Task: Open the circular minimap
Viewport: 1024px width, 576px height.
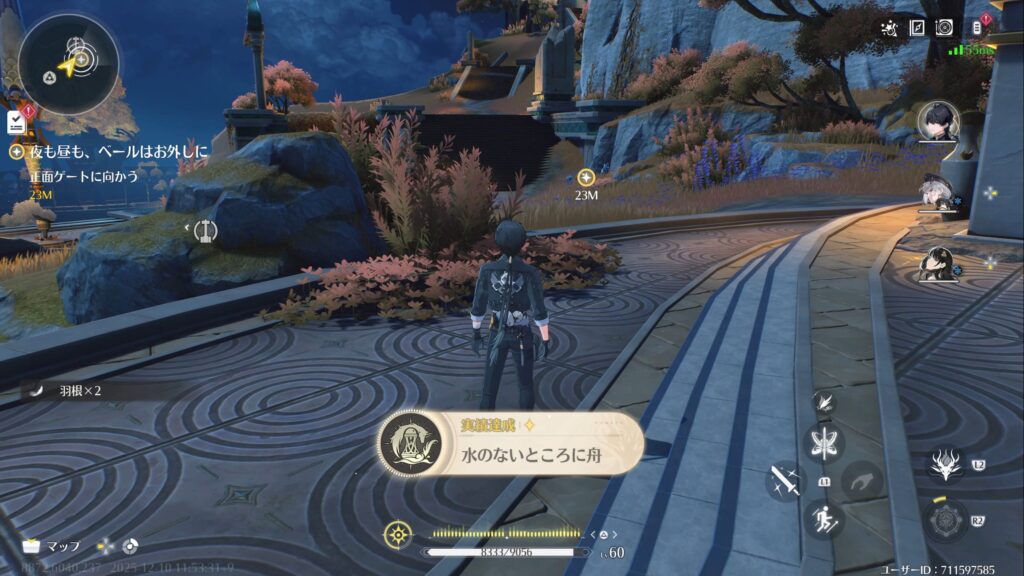Action: pyautogui.click(x=68, y=63)
